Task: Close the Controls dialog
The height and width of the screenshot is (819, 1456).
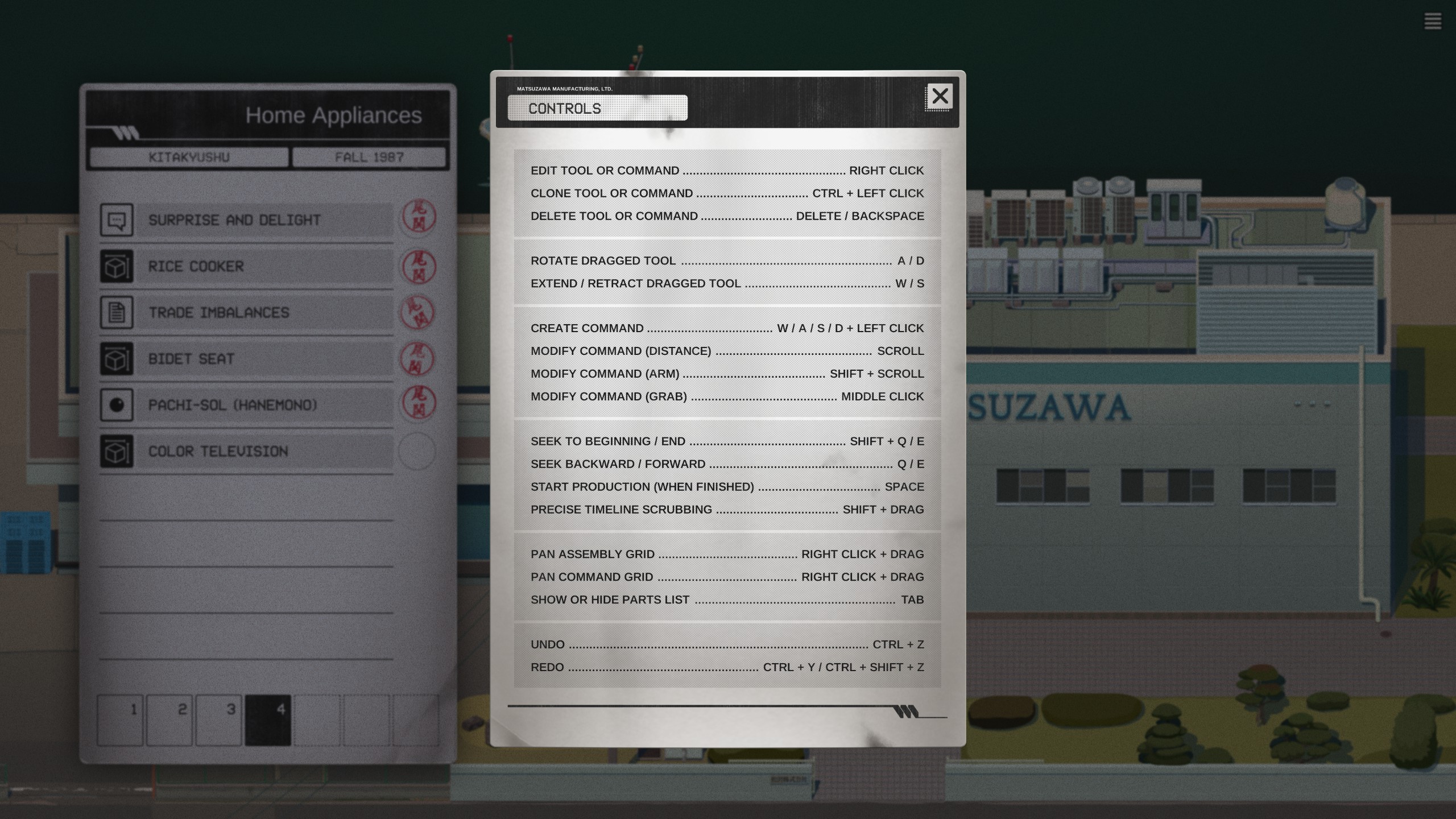Action: [x=940, y=96]
